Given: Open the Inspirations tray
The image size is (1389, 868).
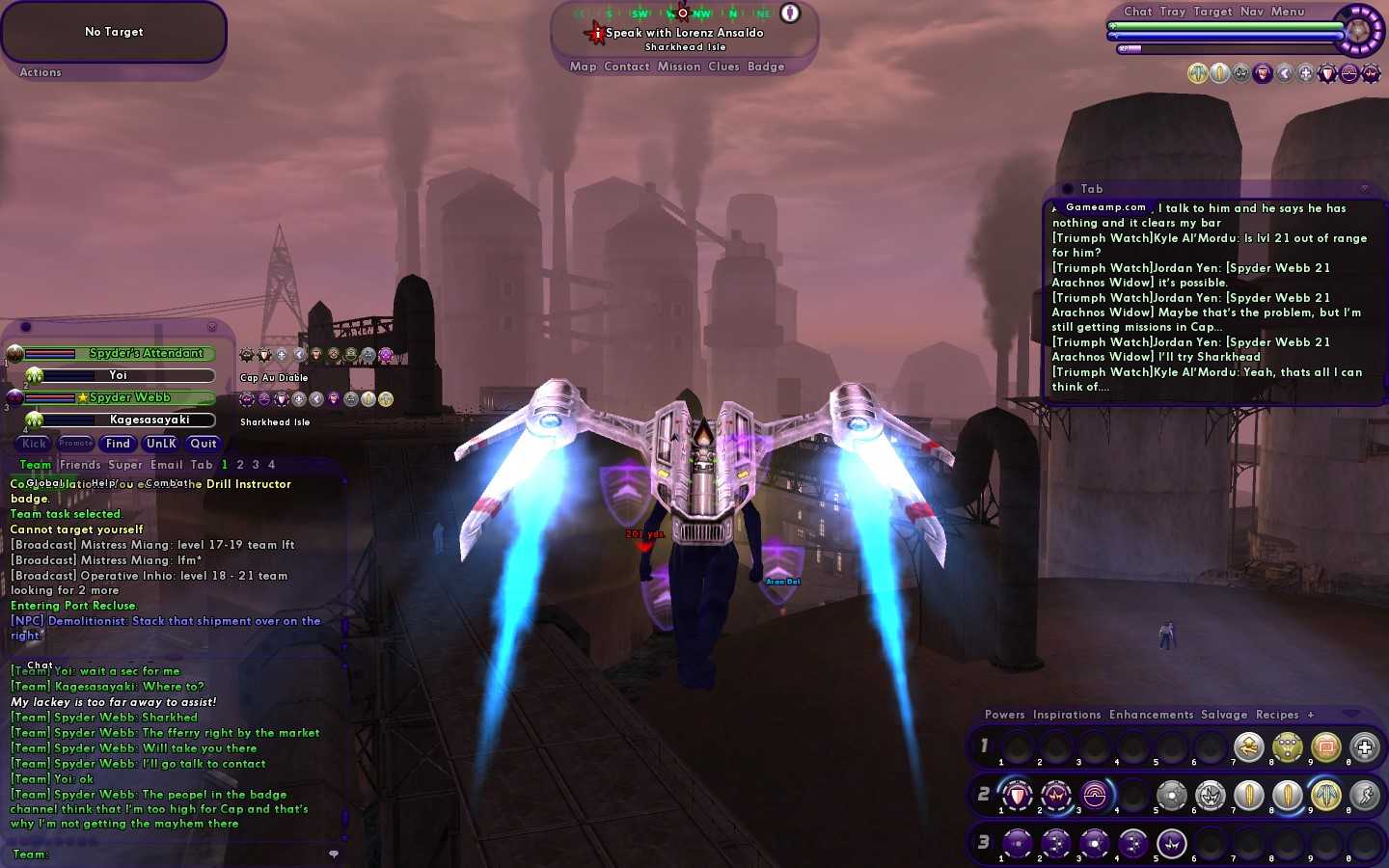Looking at the screenshot, I should (x=1066, y=715).
